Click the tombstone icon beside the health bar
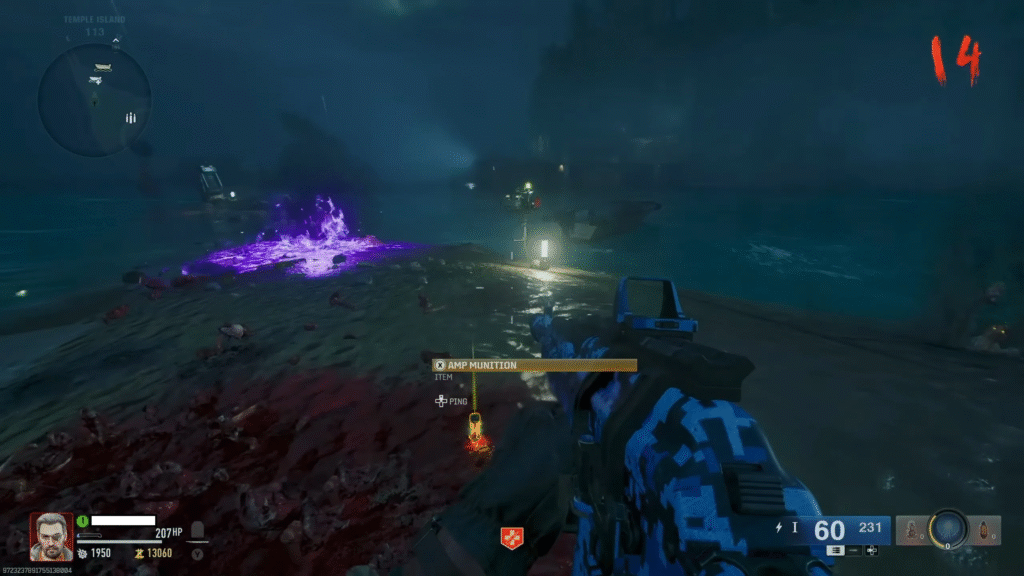The height and width of the screenshot is (576, 1024). point(198,531)
